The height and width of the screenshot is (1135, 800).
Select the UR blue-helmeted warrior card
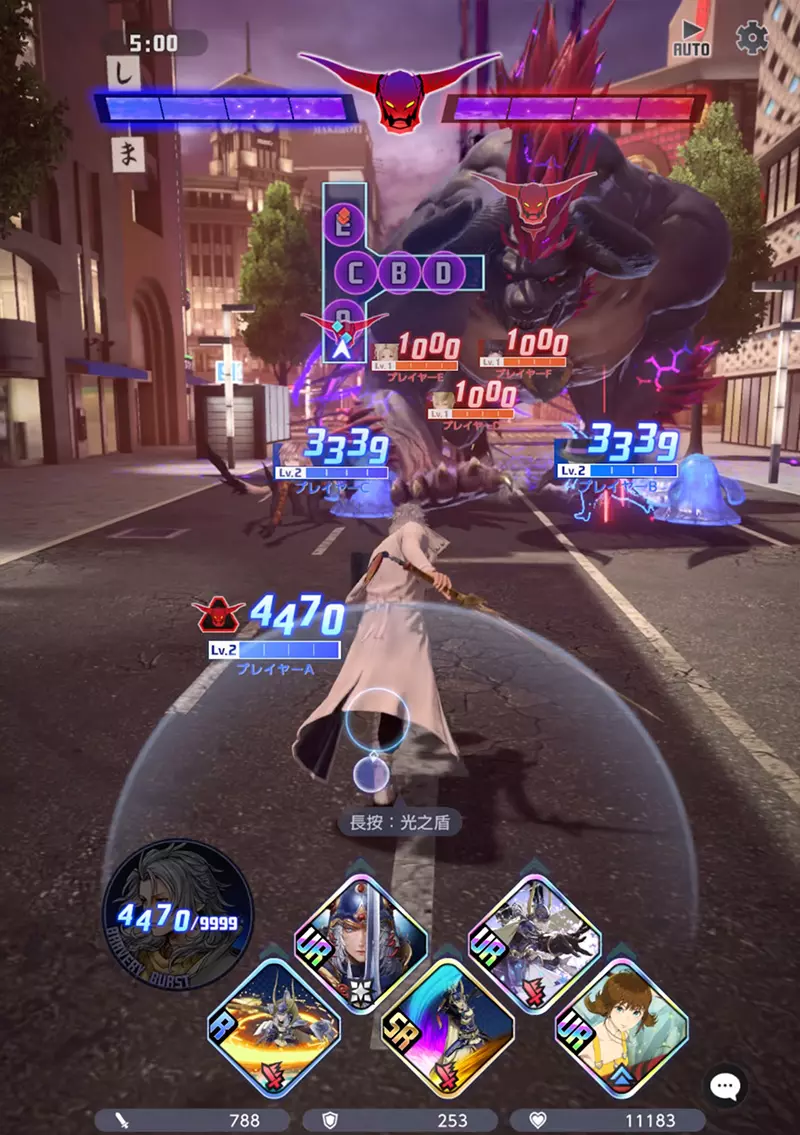point(361,942)
